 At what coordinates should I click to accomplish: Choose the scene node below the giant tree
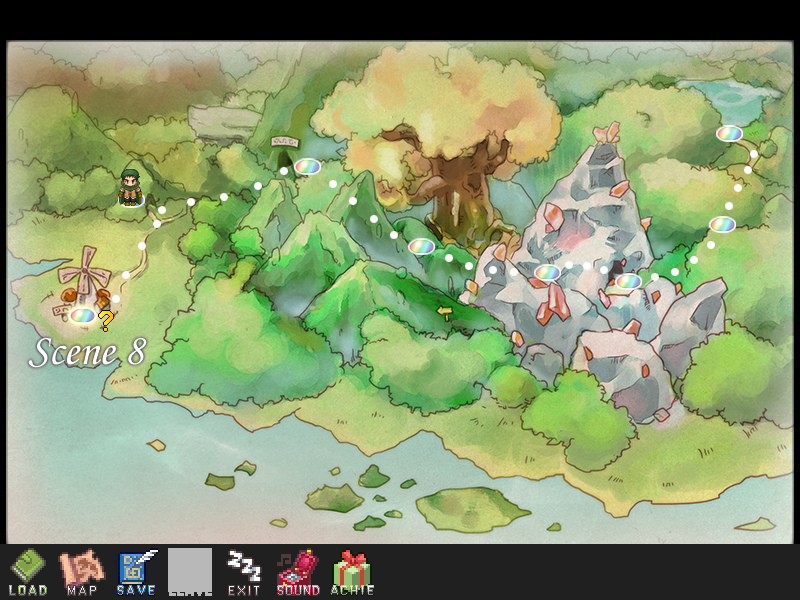tap(421, 246)
